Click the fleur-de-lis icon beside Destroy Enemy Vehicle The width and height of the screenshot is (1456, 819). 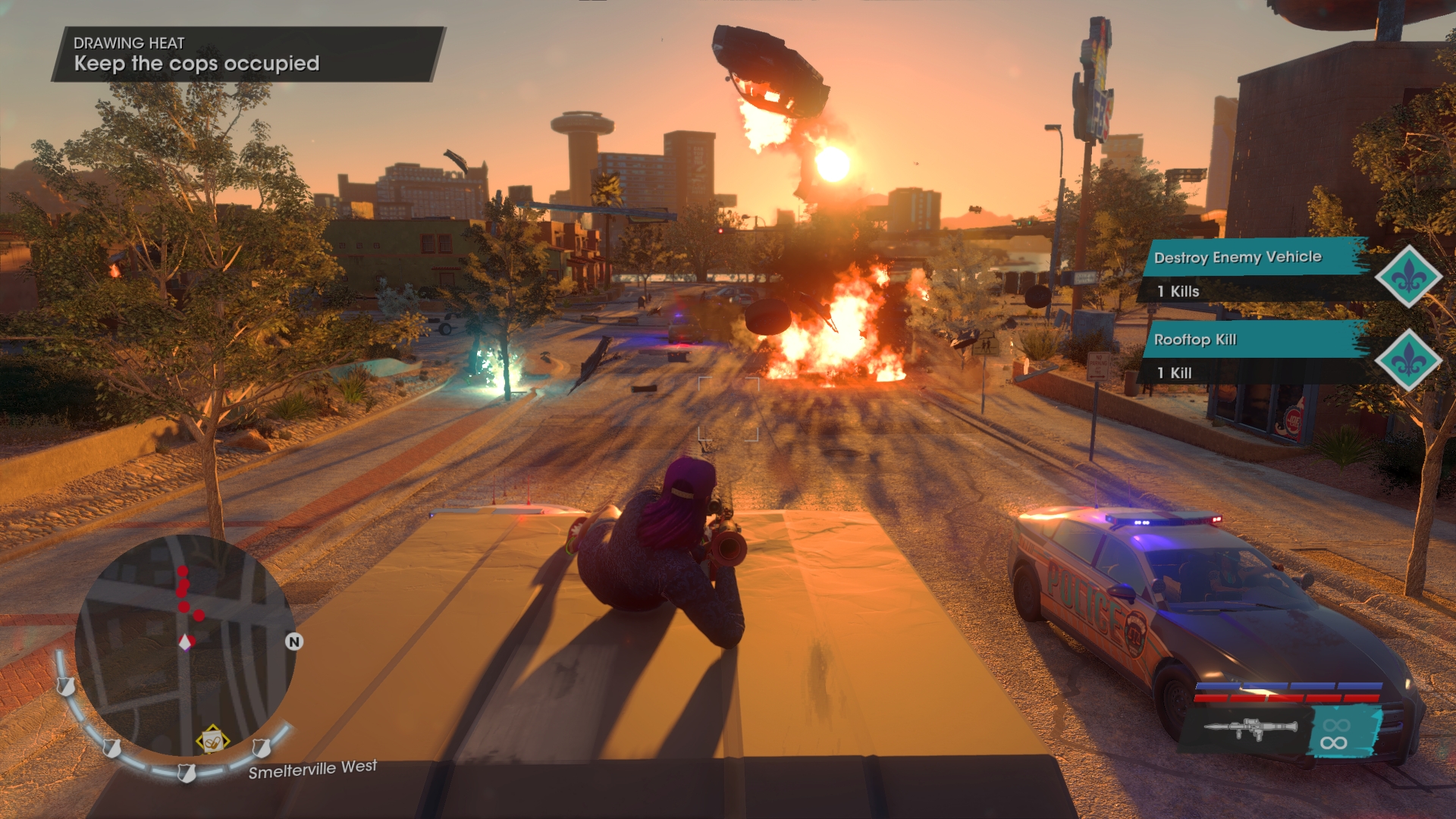(1408, 277)
